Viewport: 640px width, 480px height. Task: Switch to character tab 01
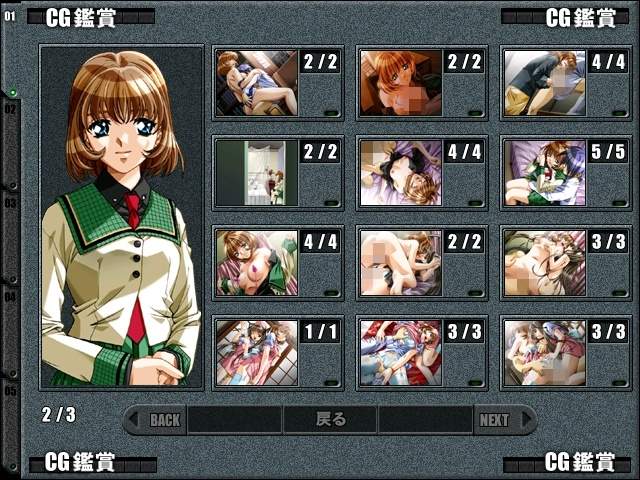pyautogui.click(x=10, y=17)
